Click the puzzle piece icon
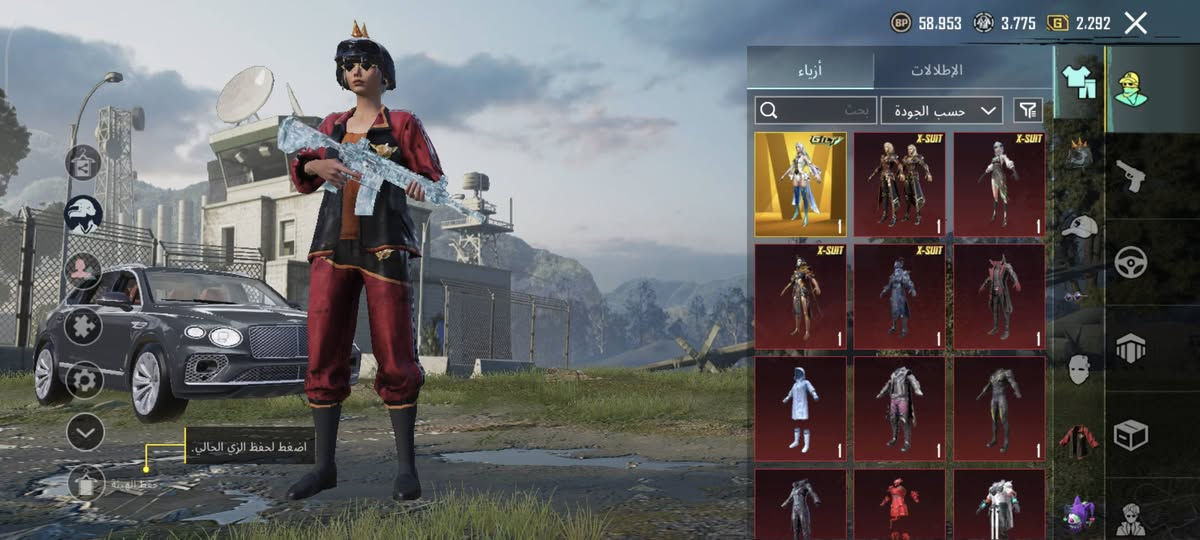Screen dimensions: 1200x540 click(84, 325)
